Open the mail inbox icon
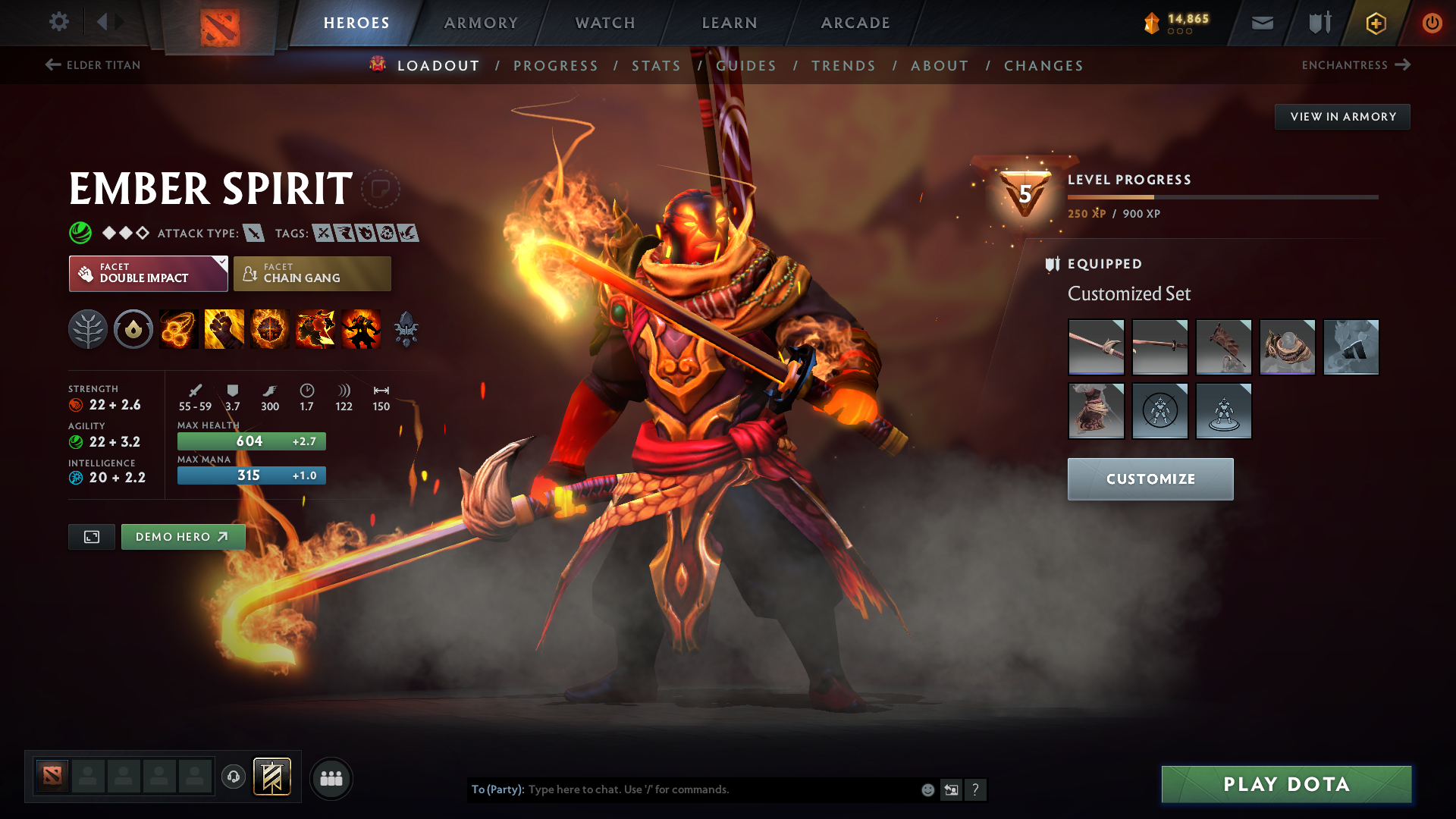The height and width of the screenshot is (819, 1456). click(1261, 23)
